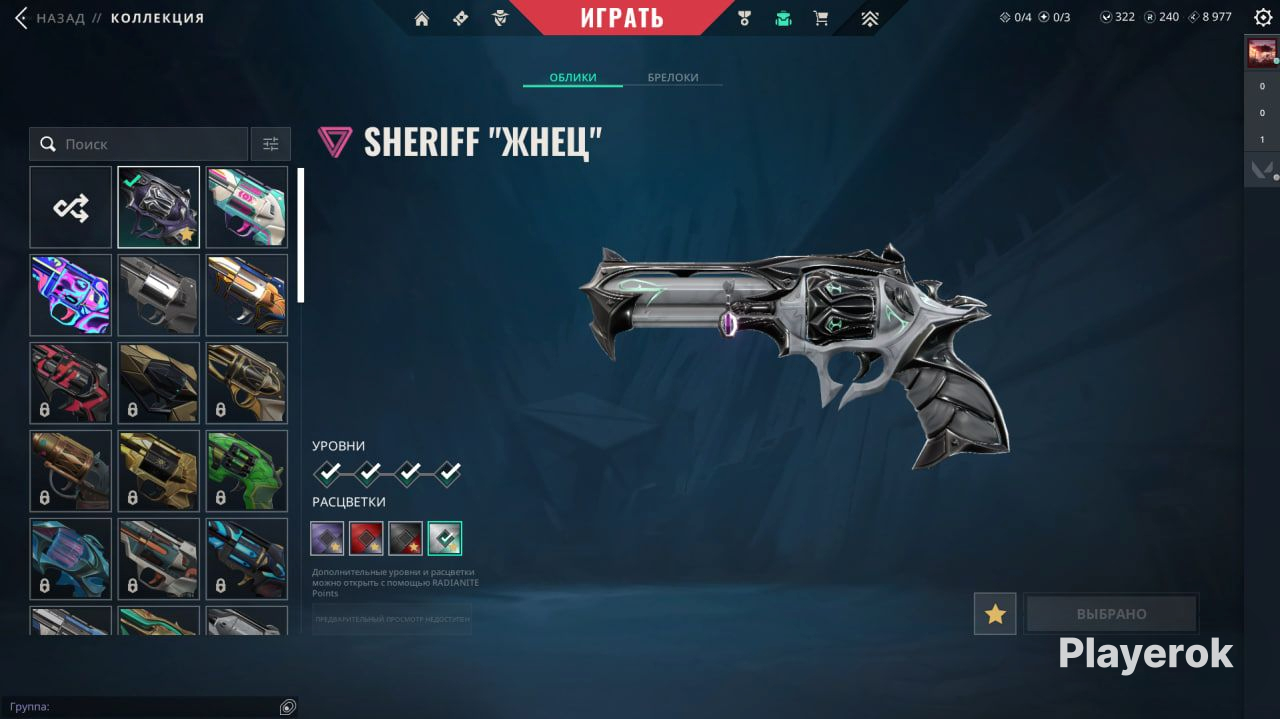Screen dimensions: 1280x719
Task: Choose the purple color variant swatch
Action: (327, 538)
